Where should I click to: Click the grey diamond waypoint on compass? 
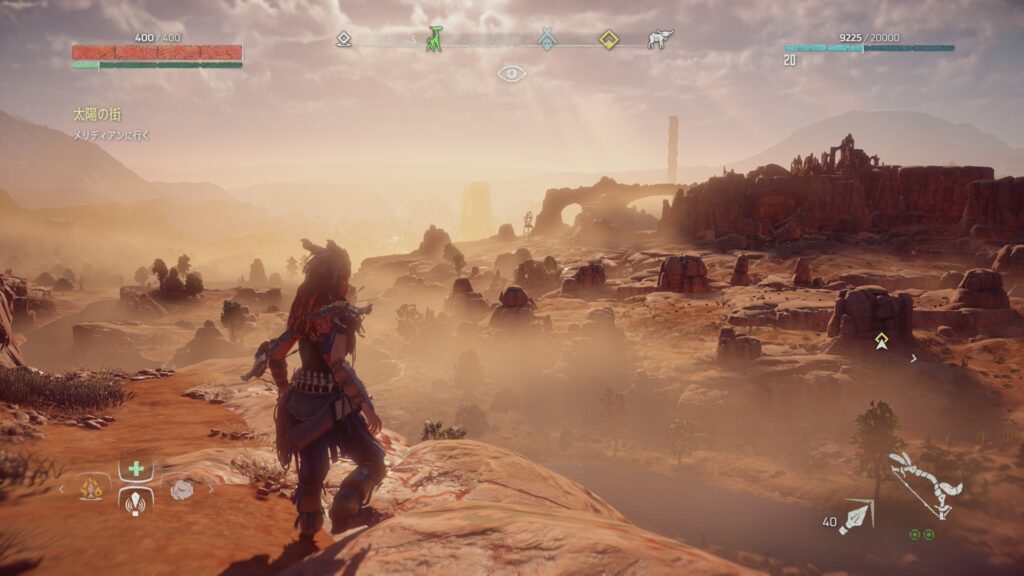pos(343,39)
